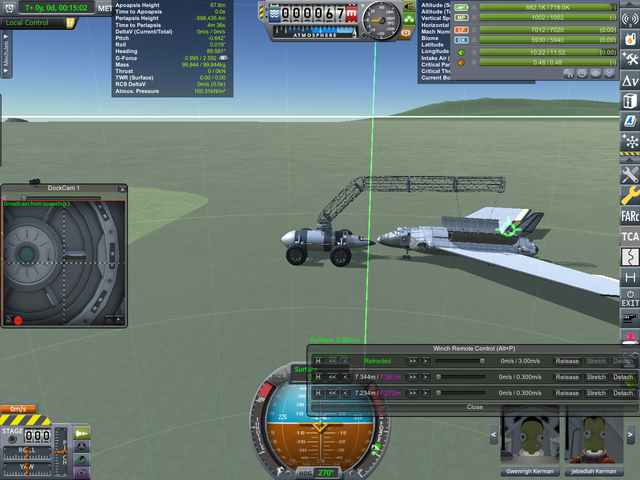Close the DockCam 1 window
Image resolution: width=640 pixels, height=480 pixels.
coord(122,188)
